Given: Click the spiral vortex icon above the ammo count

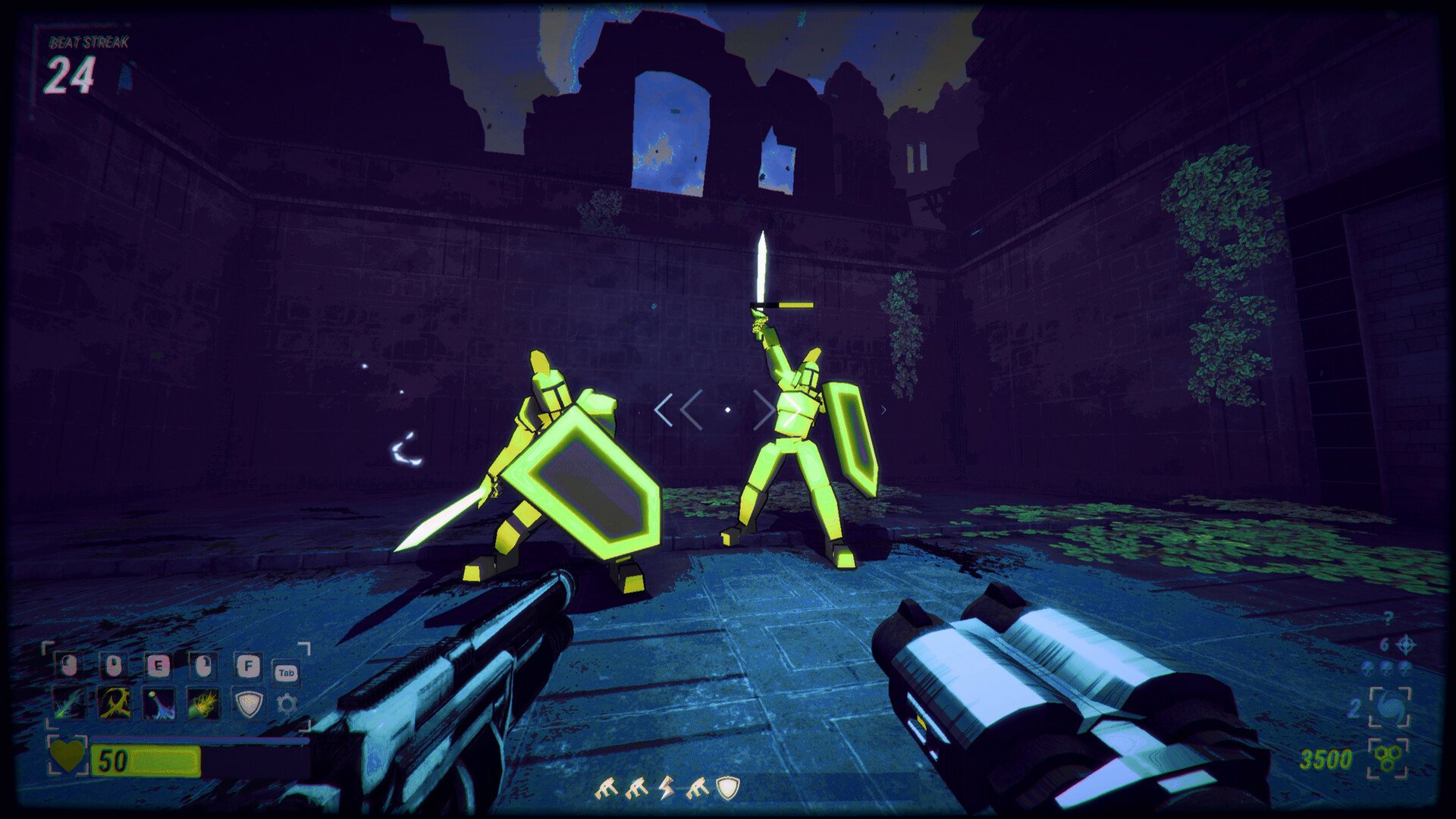Looking at the screenshot, I should tap(1390, 708).
